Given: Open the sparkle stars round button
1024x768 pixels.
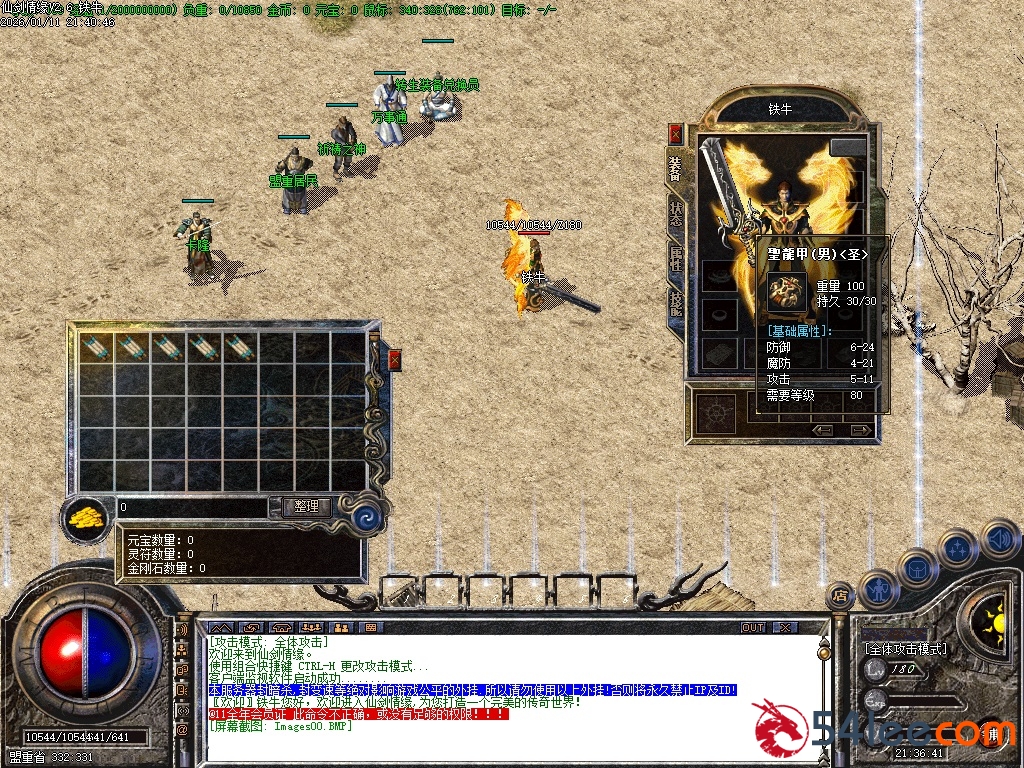Looking at the screenshot, I should tap(958, 547).
